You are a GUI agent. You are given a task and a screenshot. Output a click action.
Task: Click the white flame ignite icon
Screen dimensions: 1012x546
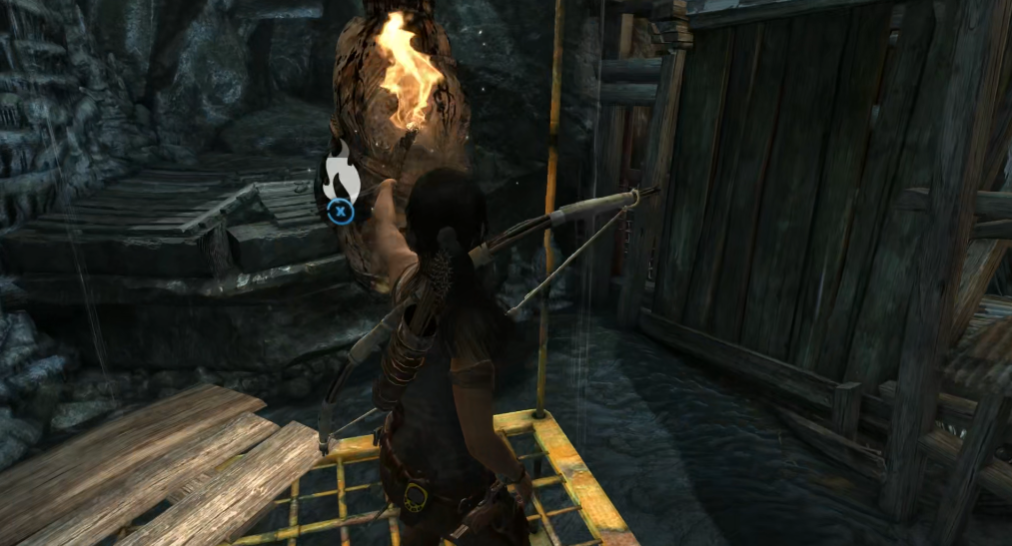[x=340, y=174]
